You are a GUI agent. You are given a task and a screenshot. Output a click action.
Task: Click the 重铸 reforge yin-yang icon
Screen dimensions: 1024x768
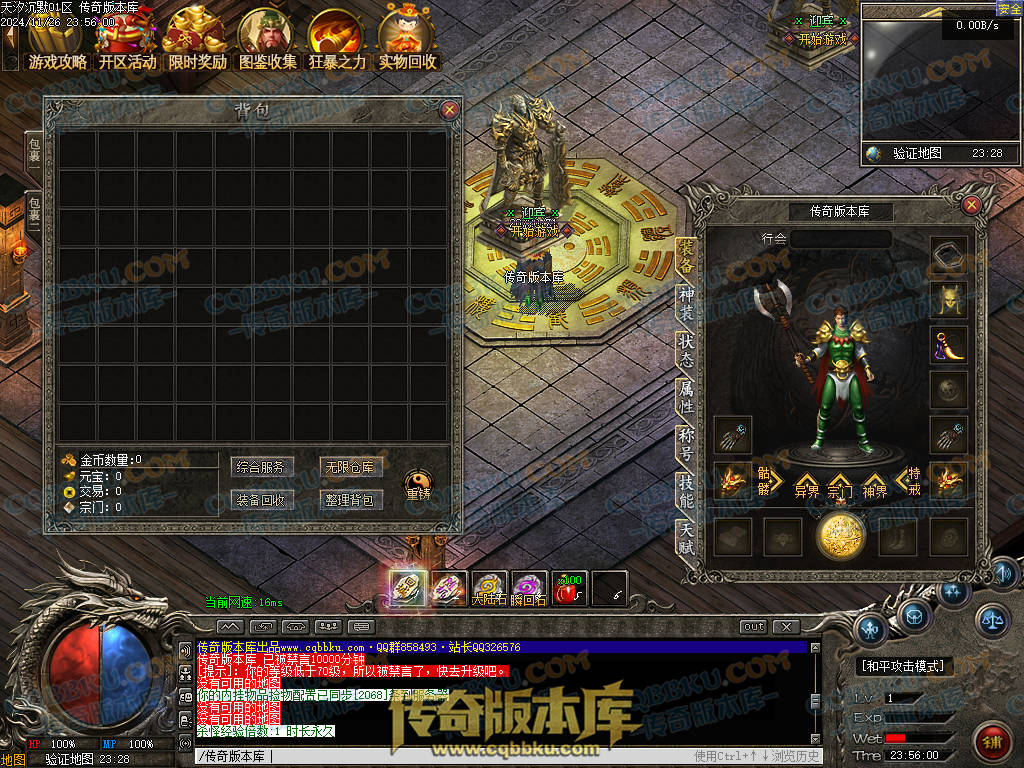click(418, 484)
